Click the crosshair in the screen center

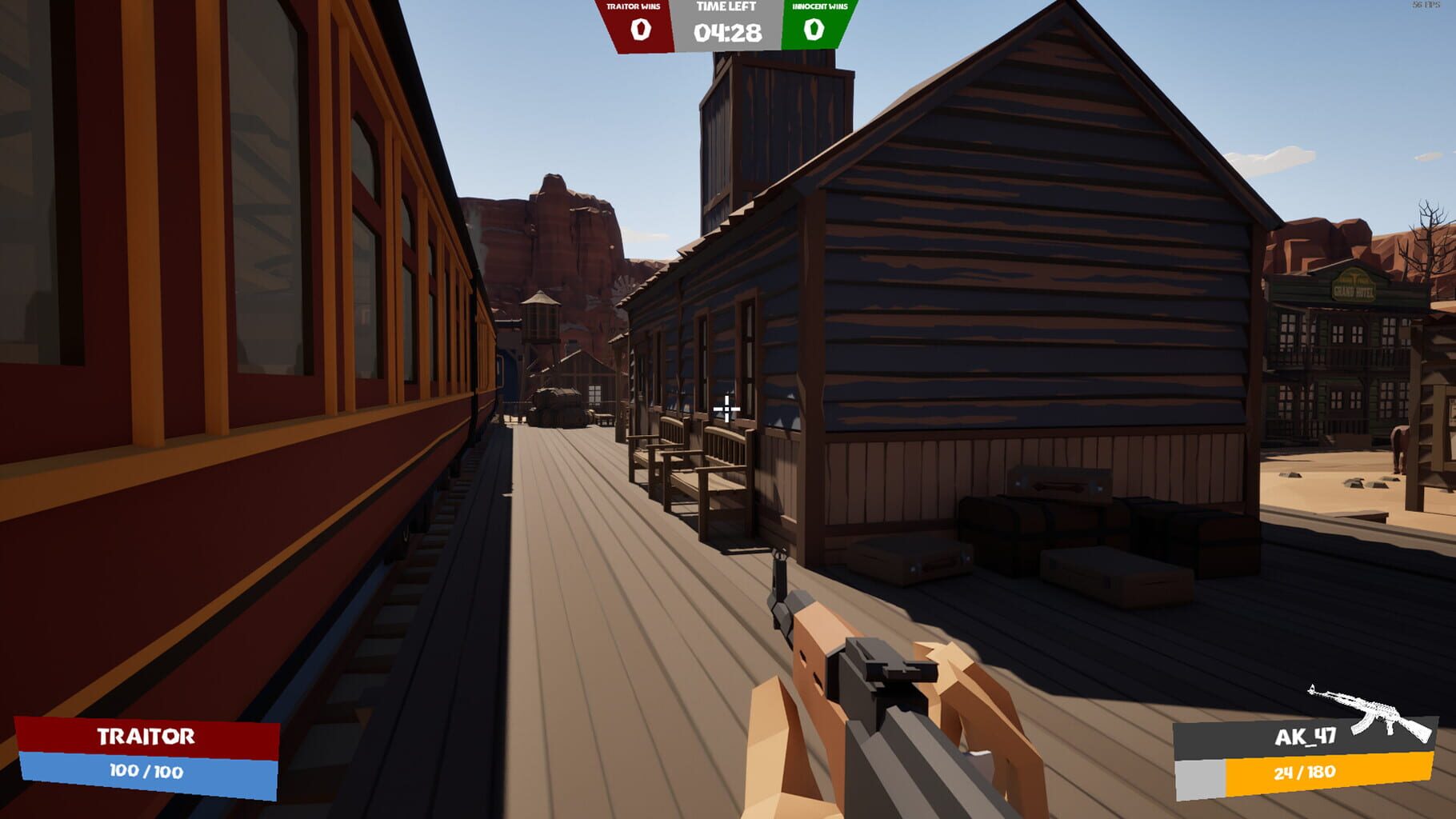click(726, 409)
